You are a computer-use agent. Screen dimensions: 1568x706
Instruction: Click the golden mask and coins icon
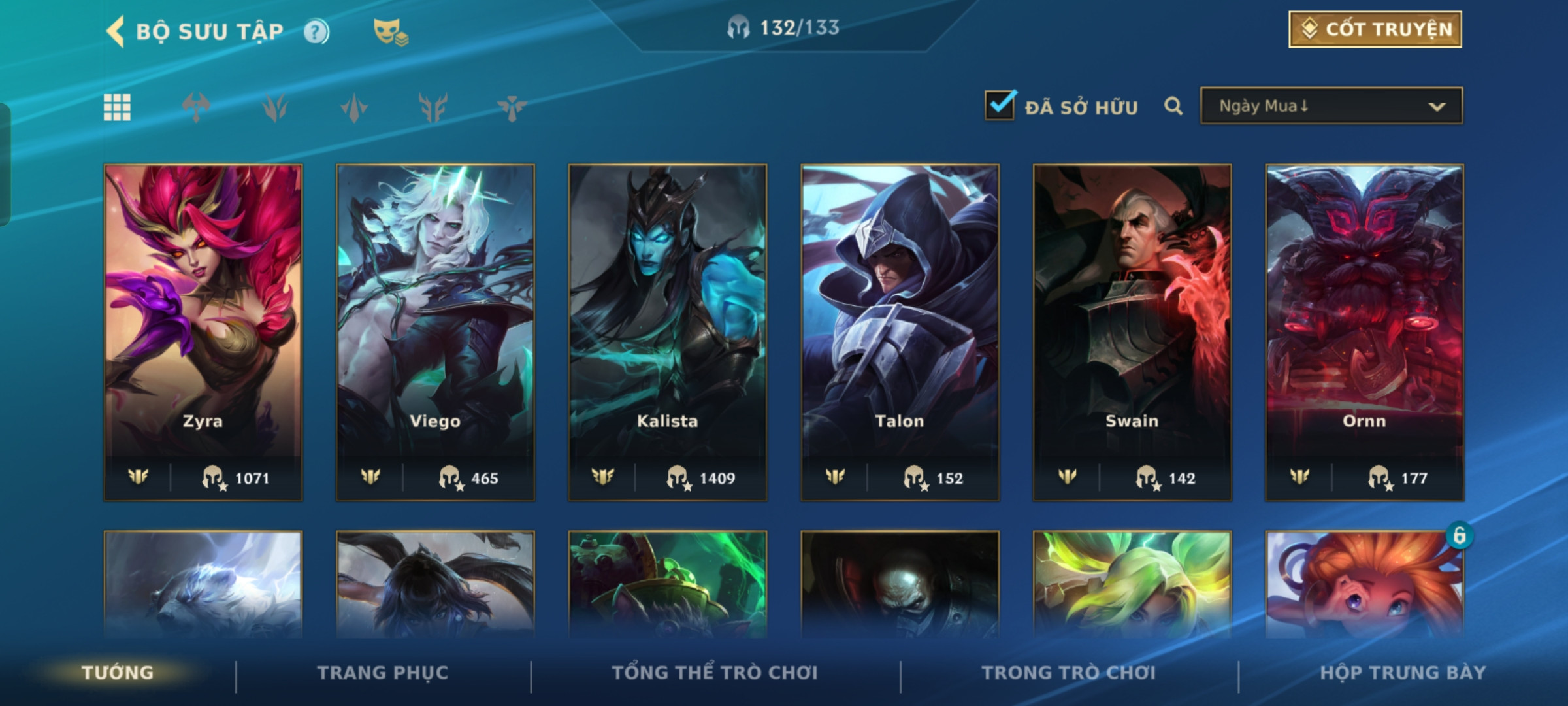point(390,31)
